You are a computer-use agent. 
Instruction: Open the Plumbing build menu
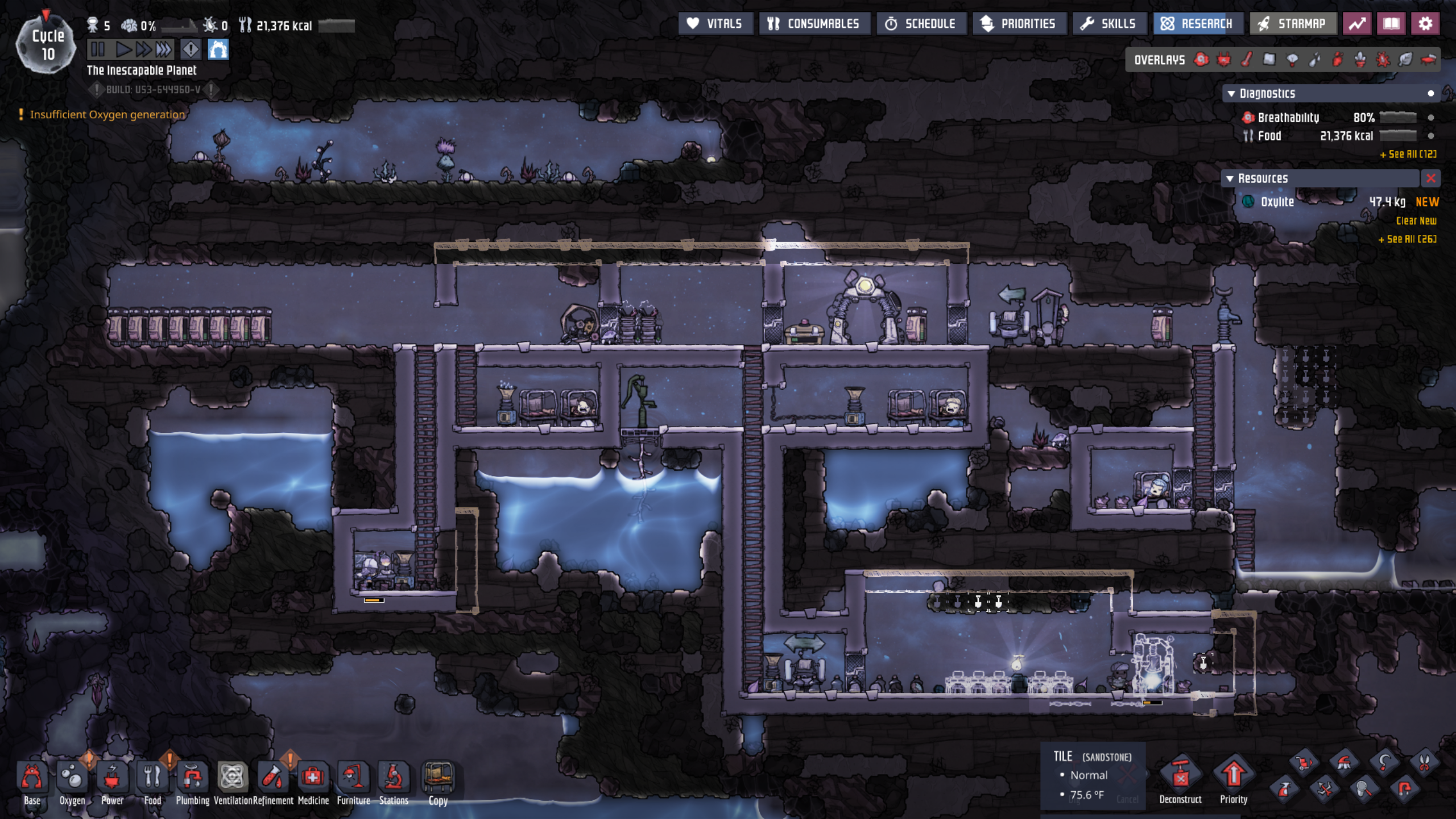click(192, 780)
